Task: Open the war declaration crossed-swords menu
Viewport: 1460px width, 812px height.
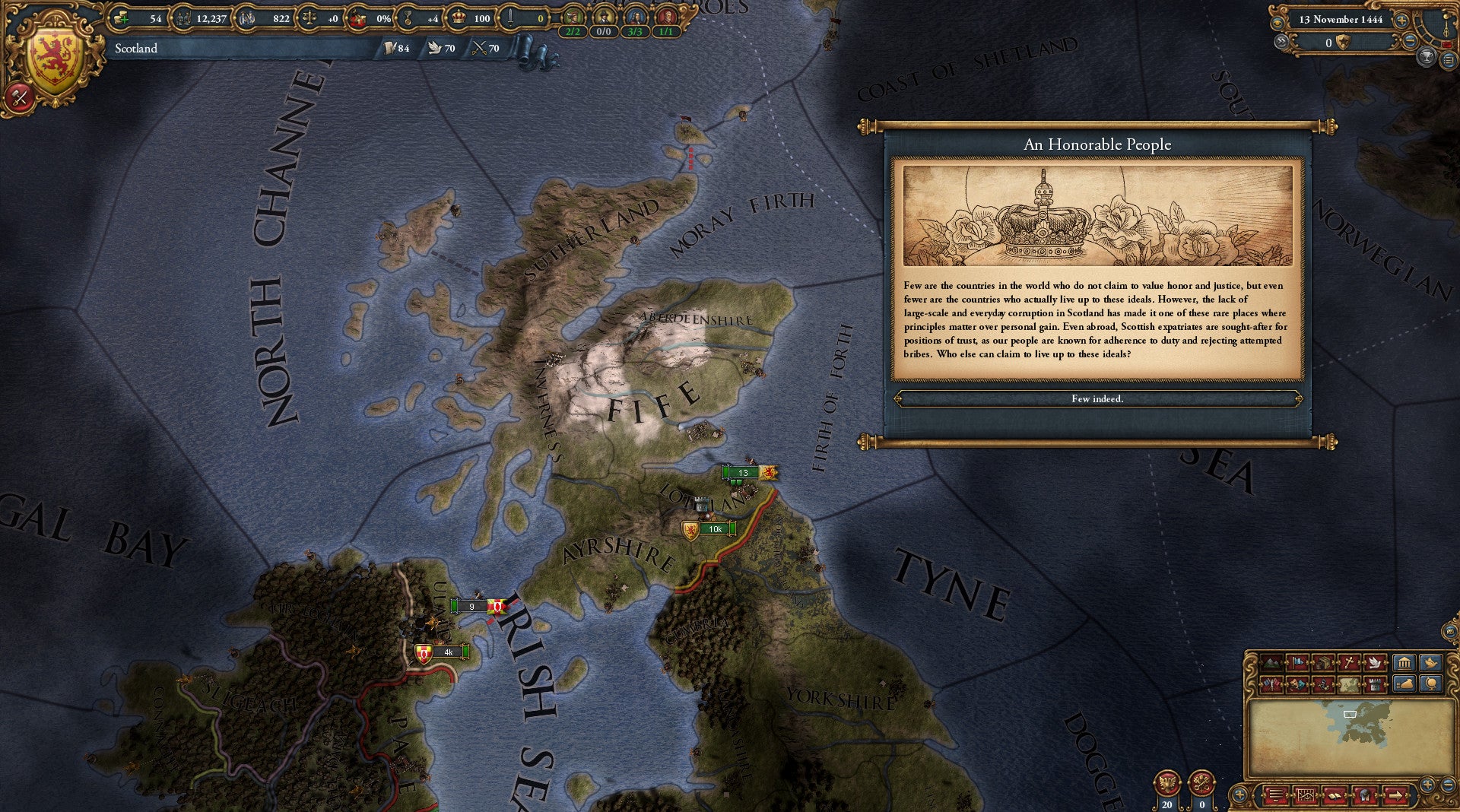Action: tap(21, 97)
